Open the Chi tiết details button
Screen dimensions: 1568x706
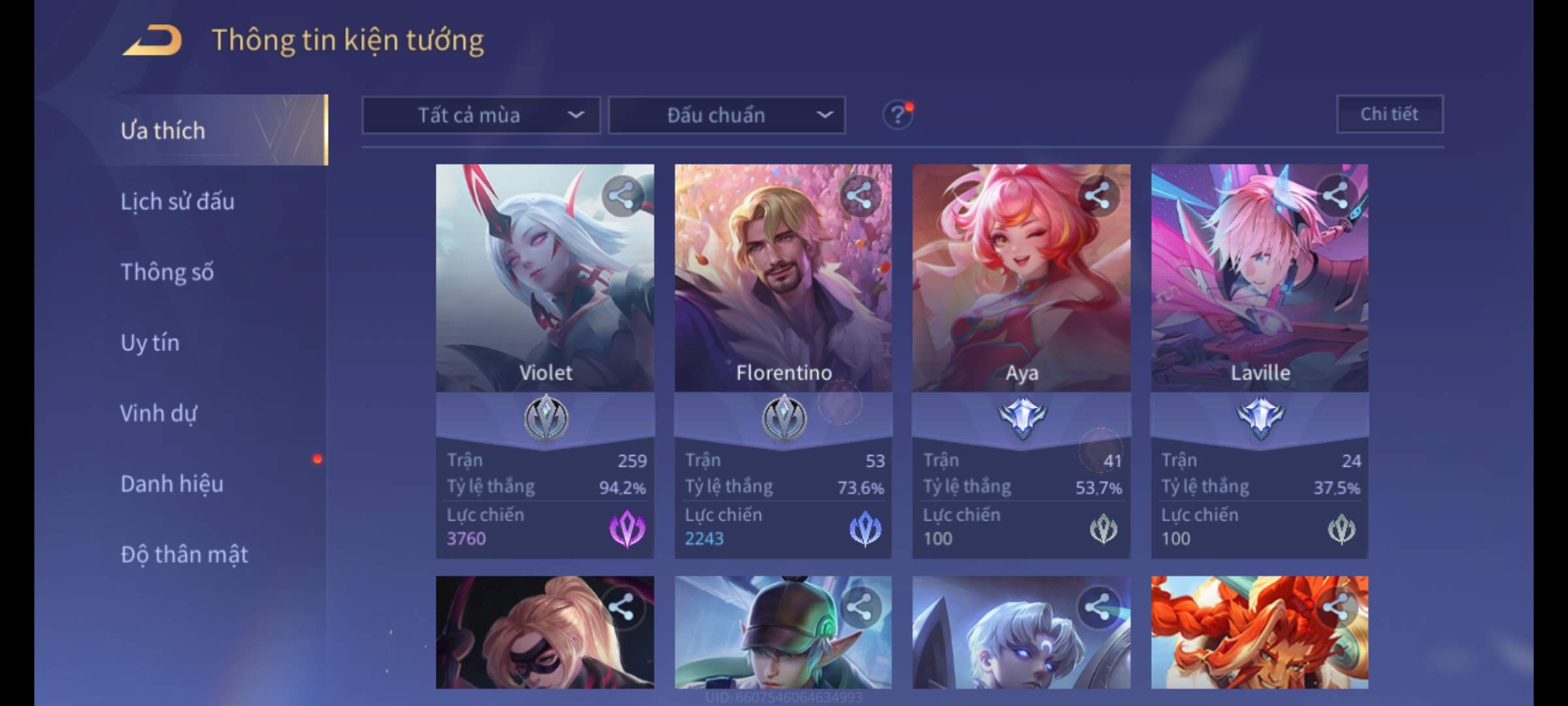point(1390,114)
